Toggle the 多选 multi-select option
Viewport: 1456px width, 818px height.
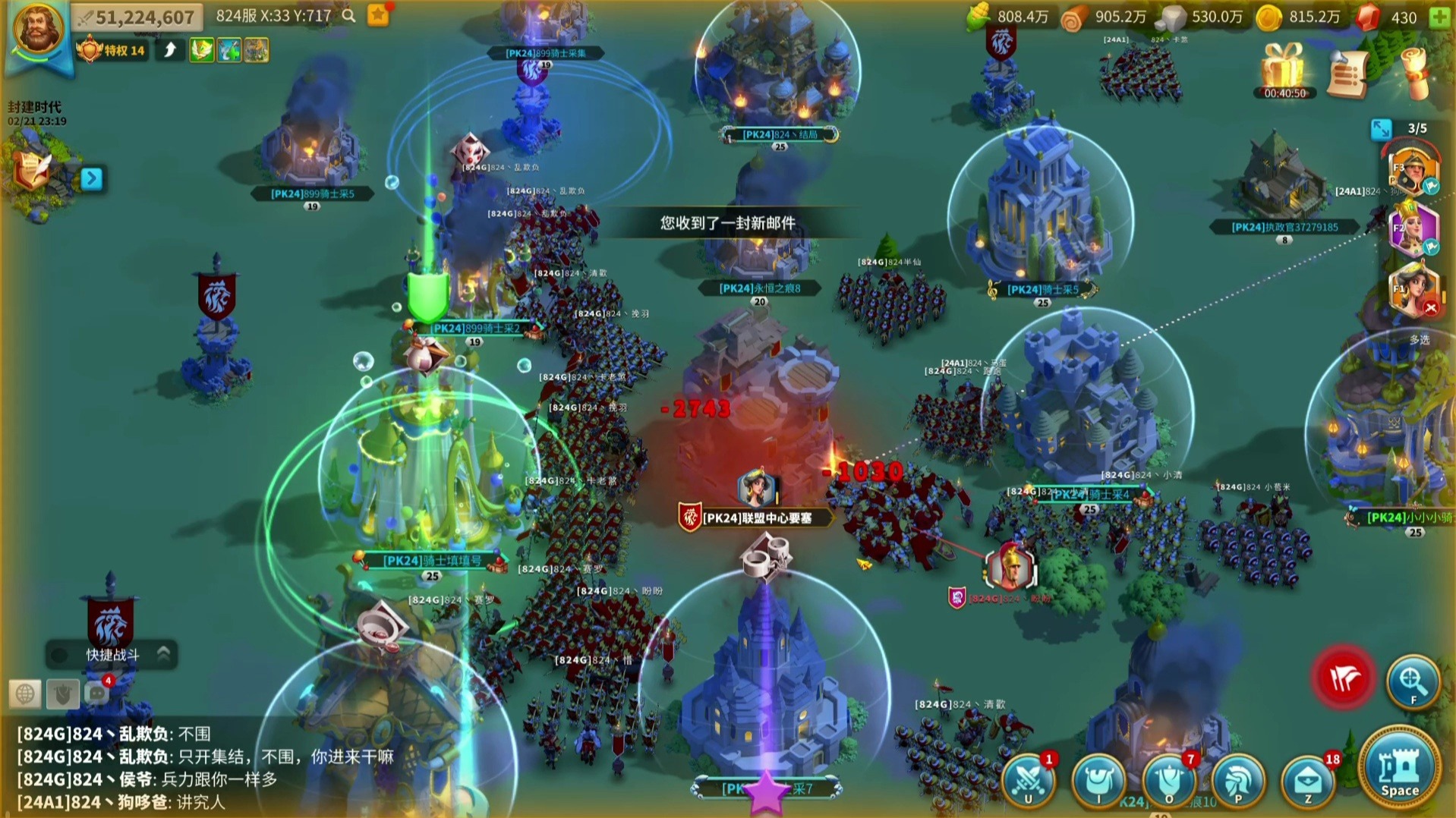click(x=1419, y=340)
